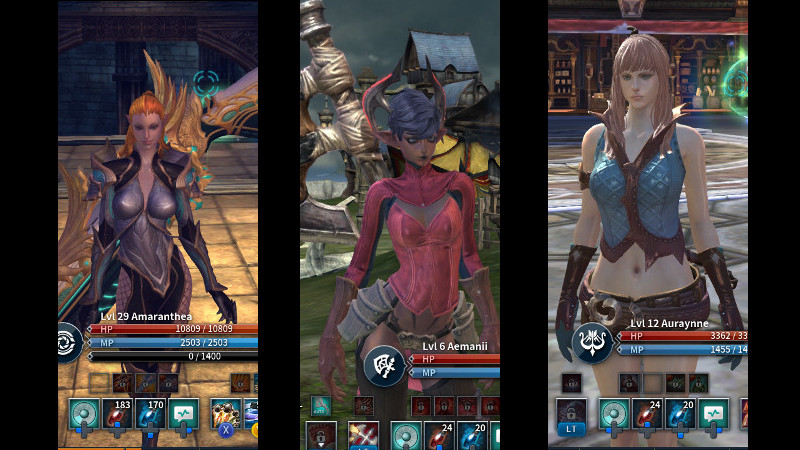800x450 pixels.
Task: Click Auraynne's radar disc hotbar slot
Action: 613,414
